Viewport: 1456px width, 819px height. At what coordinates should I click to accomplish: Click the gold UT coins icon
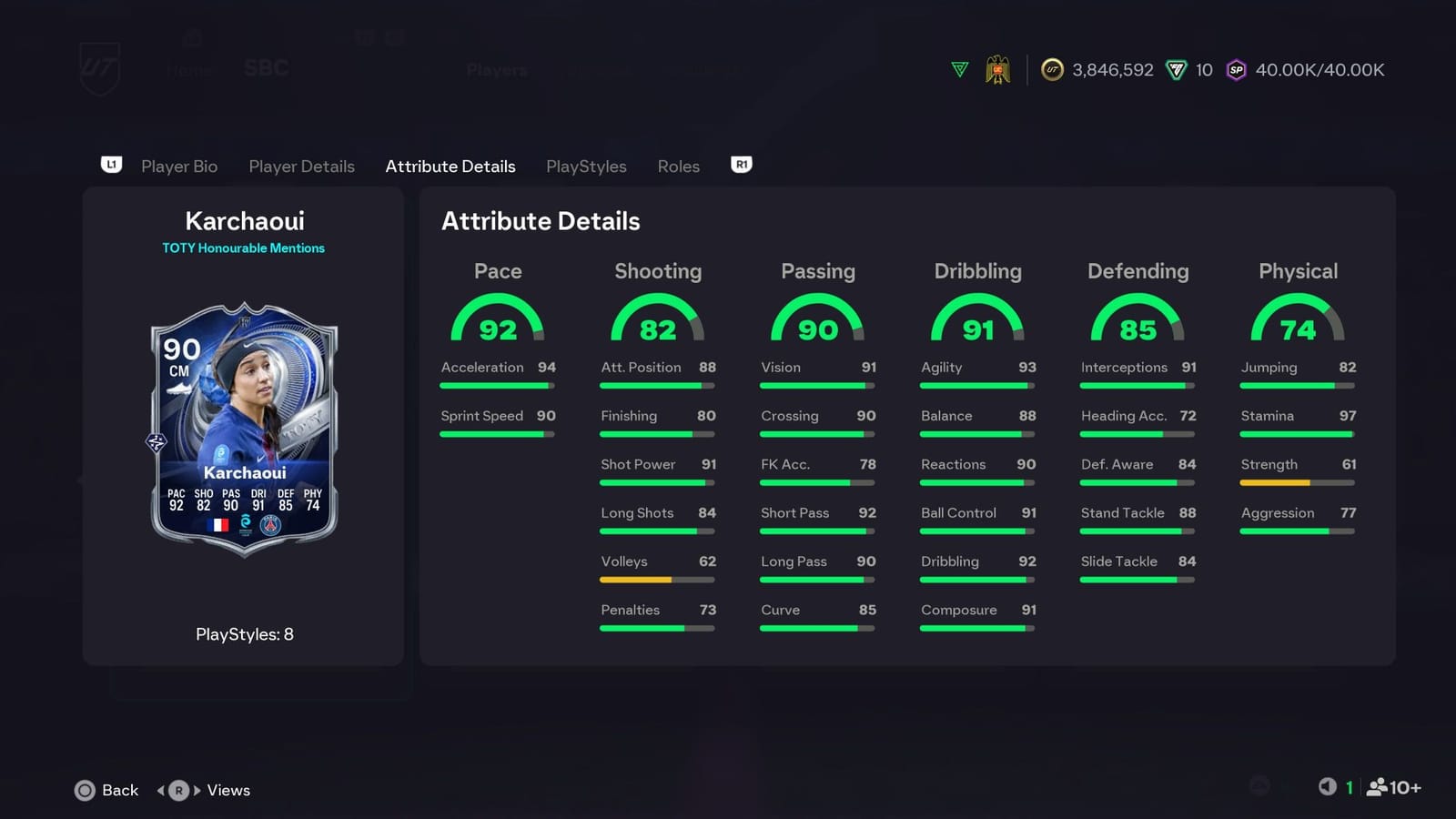tap(1052, 69)
